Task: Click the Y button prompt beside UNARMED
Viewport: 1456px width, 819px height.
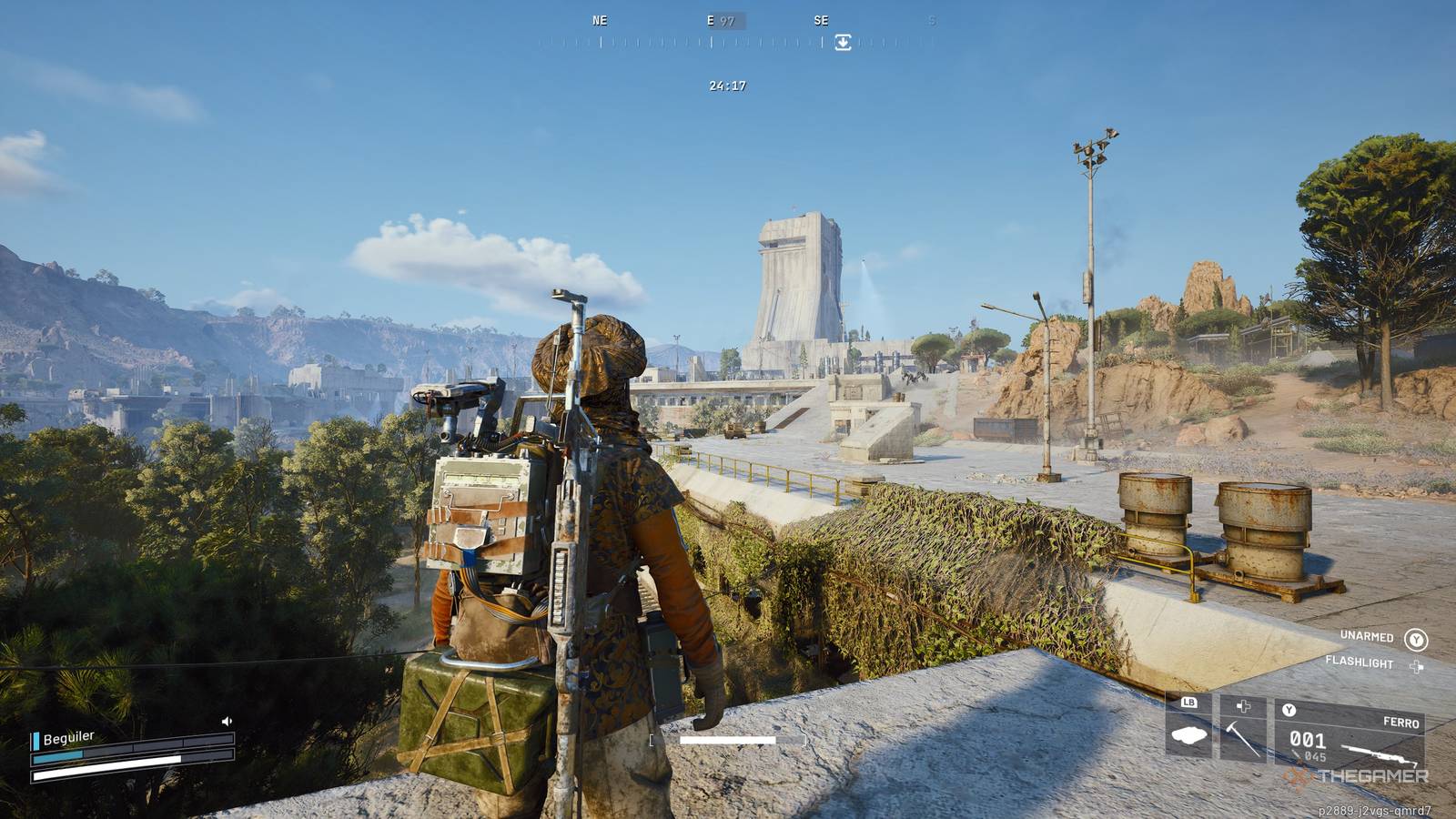Action: [1417, 640]
